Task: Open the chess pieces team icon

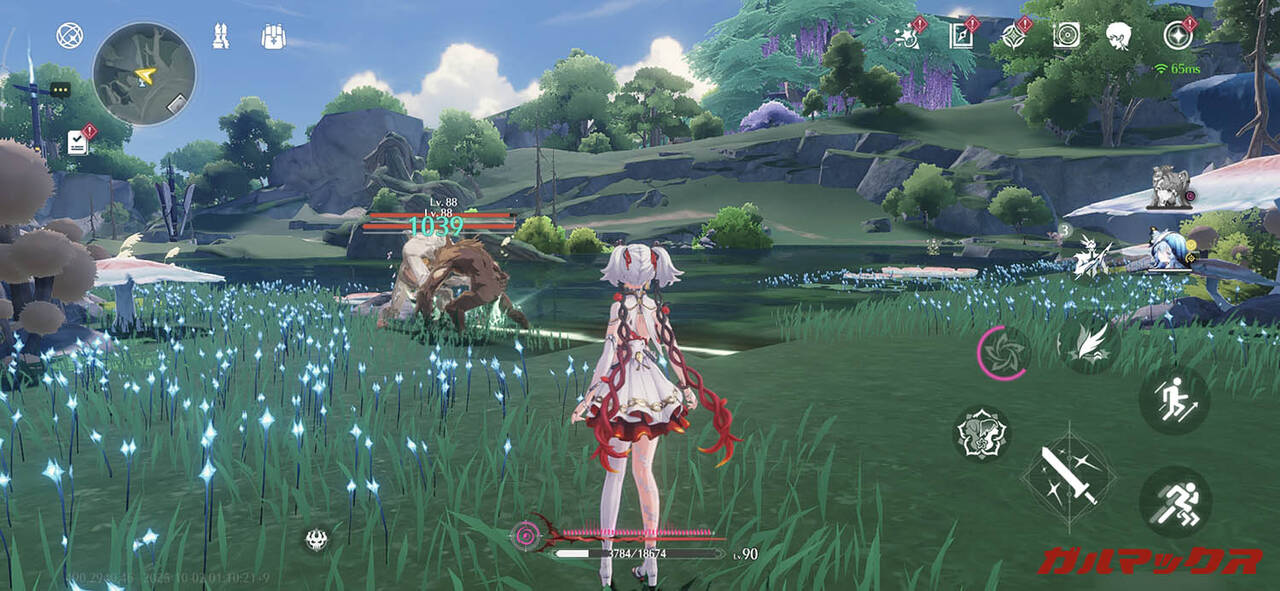Action: [x=221, y=36]
